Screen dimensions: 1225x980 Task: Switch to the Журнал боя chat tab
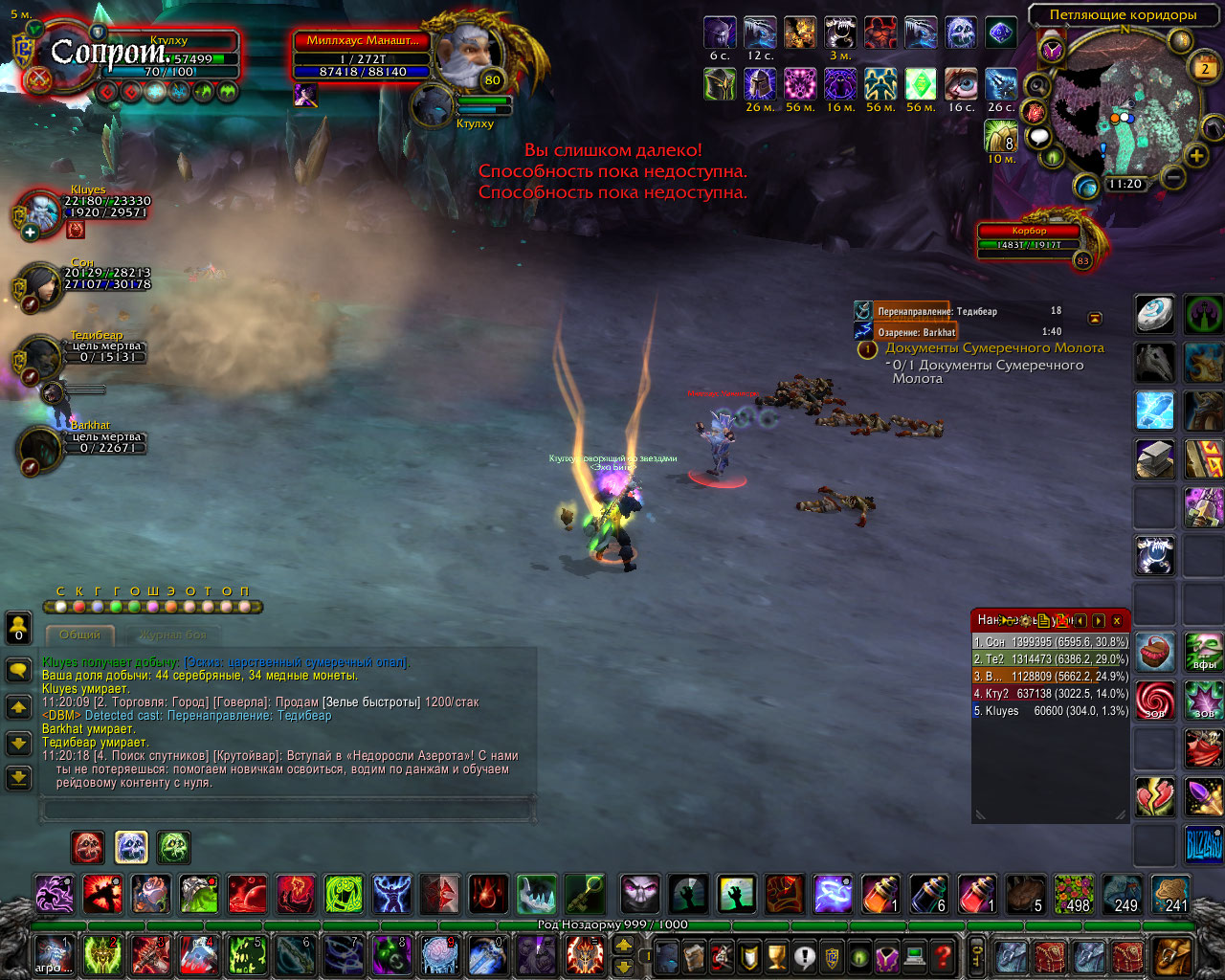(x=172, y=635)
